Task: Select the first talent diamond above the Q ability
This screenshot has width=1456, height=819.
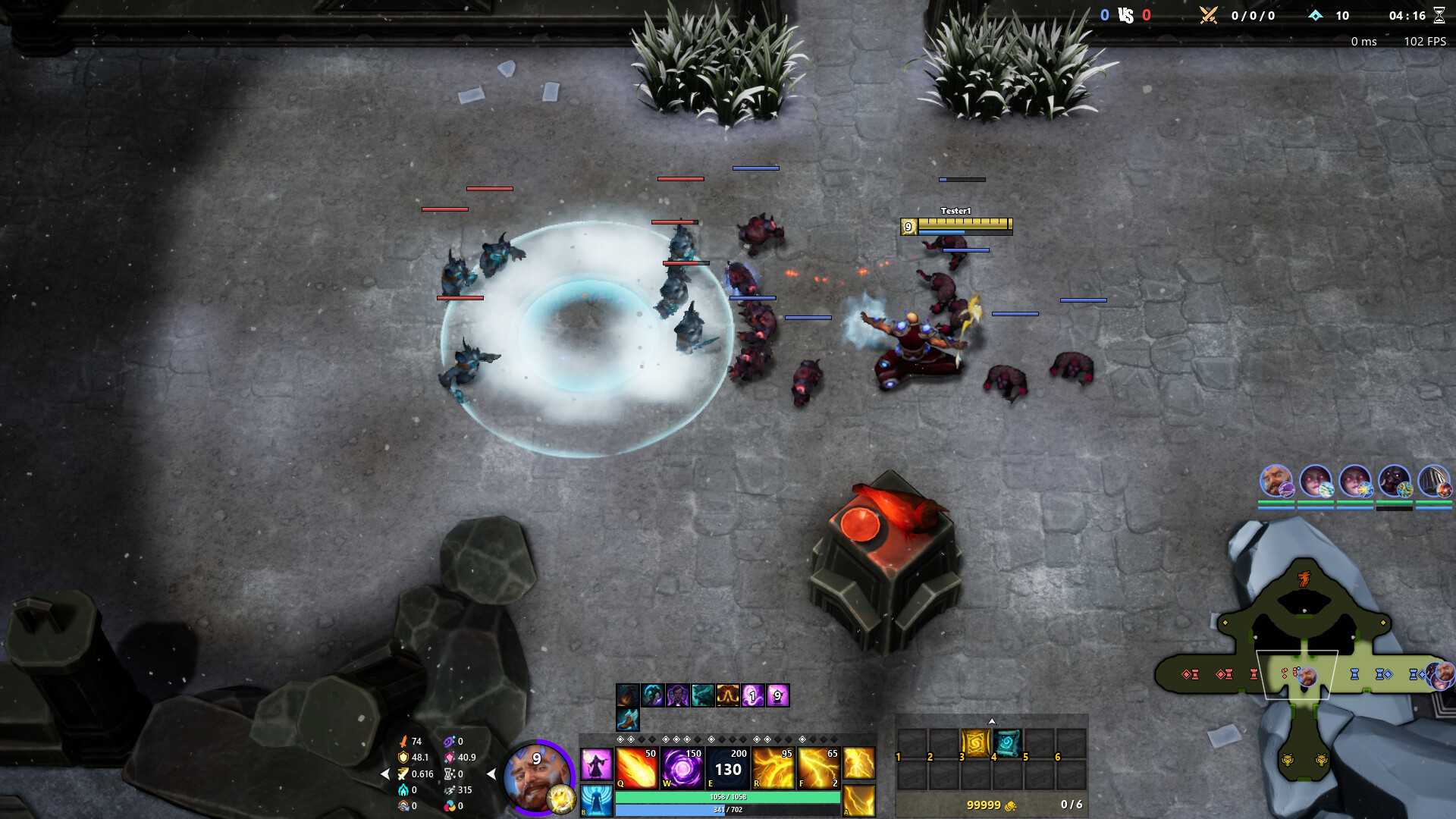Action: tap(620, 739)
